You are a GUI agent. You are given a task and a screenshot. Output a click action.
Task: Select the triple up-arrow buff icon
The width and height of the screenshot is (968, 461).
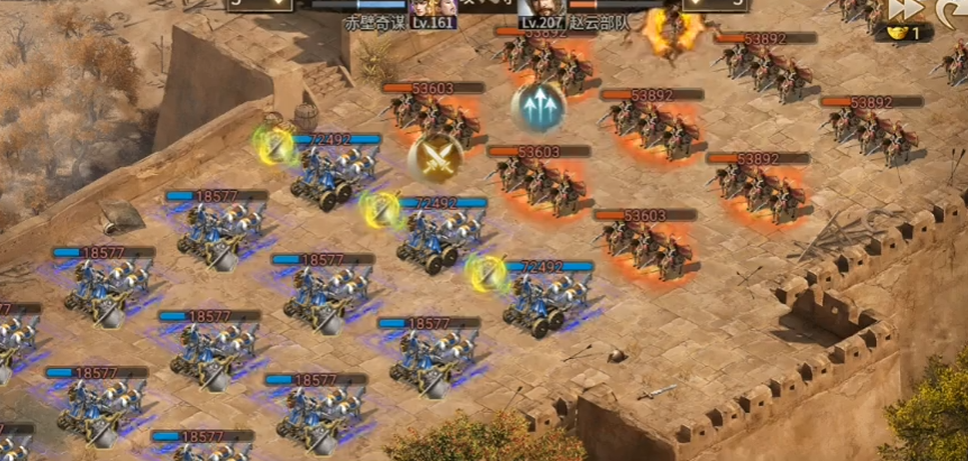click(538, 106)
